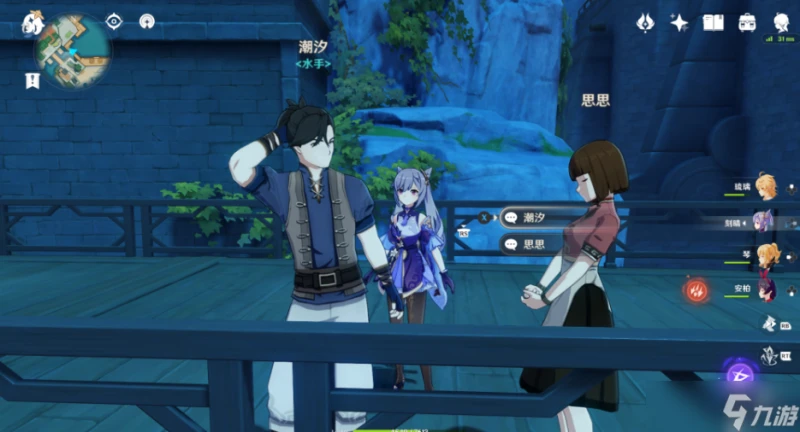This screenshot has height=432, width=800.
Task: Open the open-book handbook icon
Action: click(x=713, y=22)
